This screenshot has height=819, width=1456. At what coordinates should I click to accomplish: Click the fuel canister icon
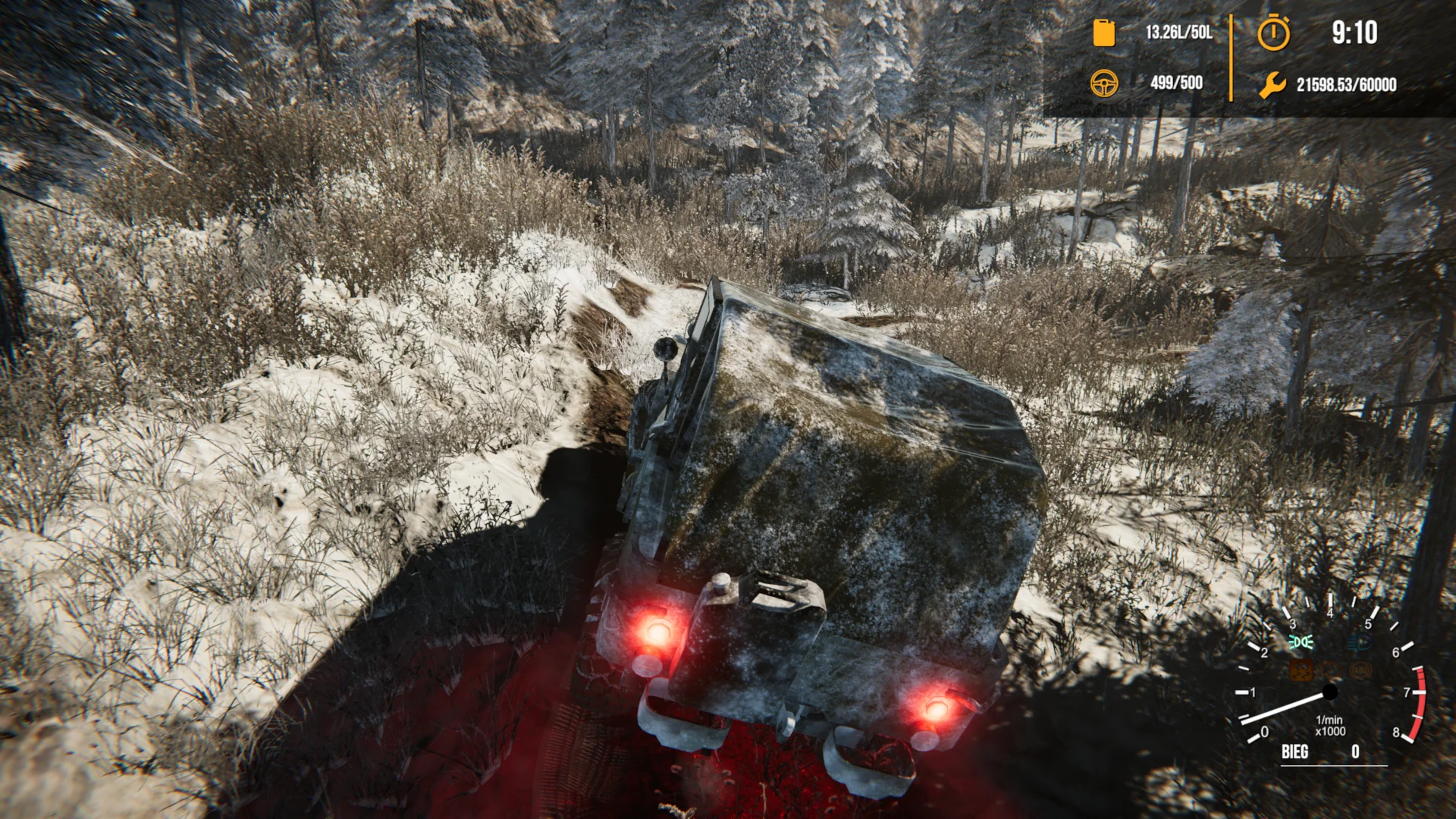click(1103, 33)
